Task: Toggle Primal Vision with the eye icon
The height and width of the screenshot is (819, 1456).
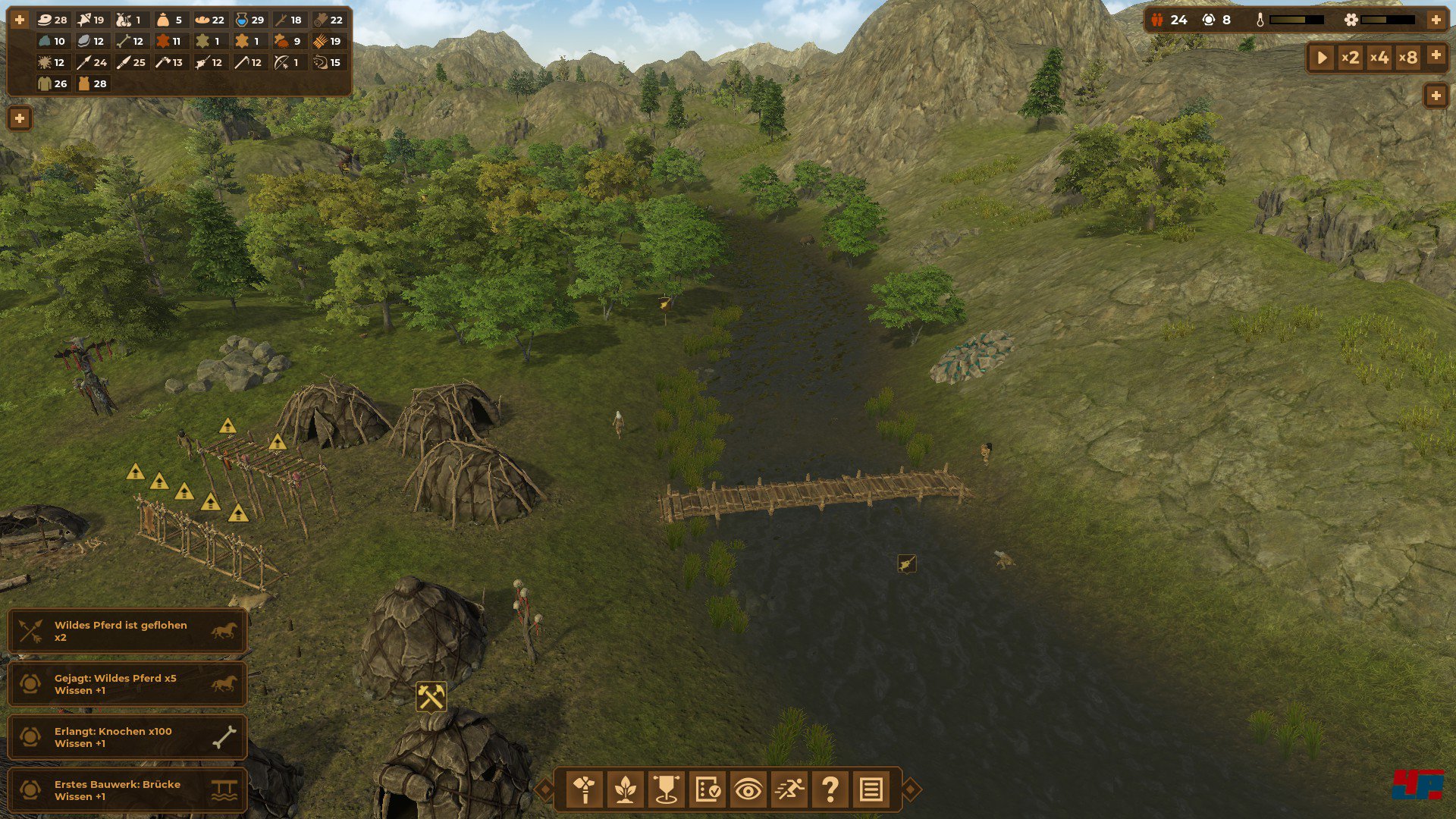Action: tap(749, 790)
